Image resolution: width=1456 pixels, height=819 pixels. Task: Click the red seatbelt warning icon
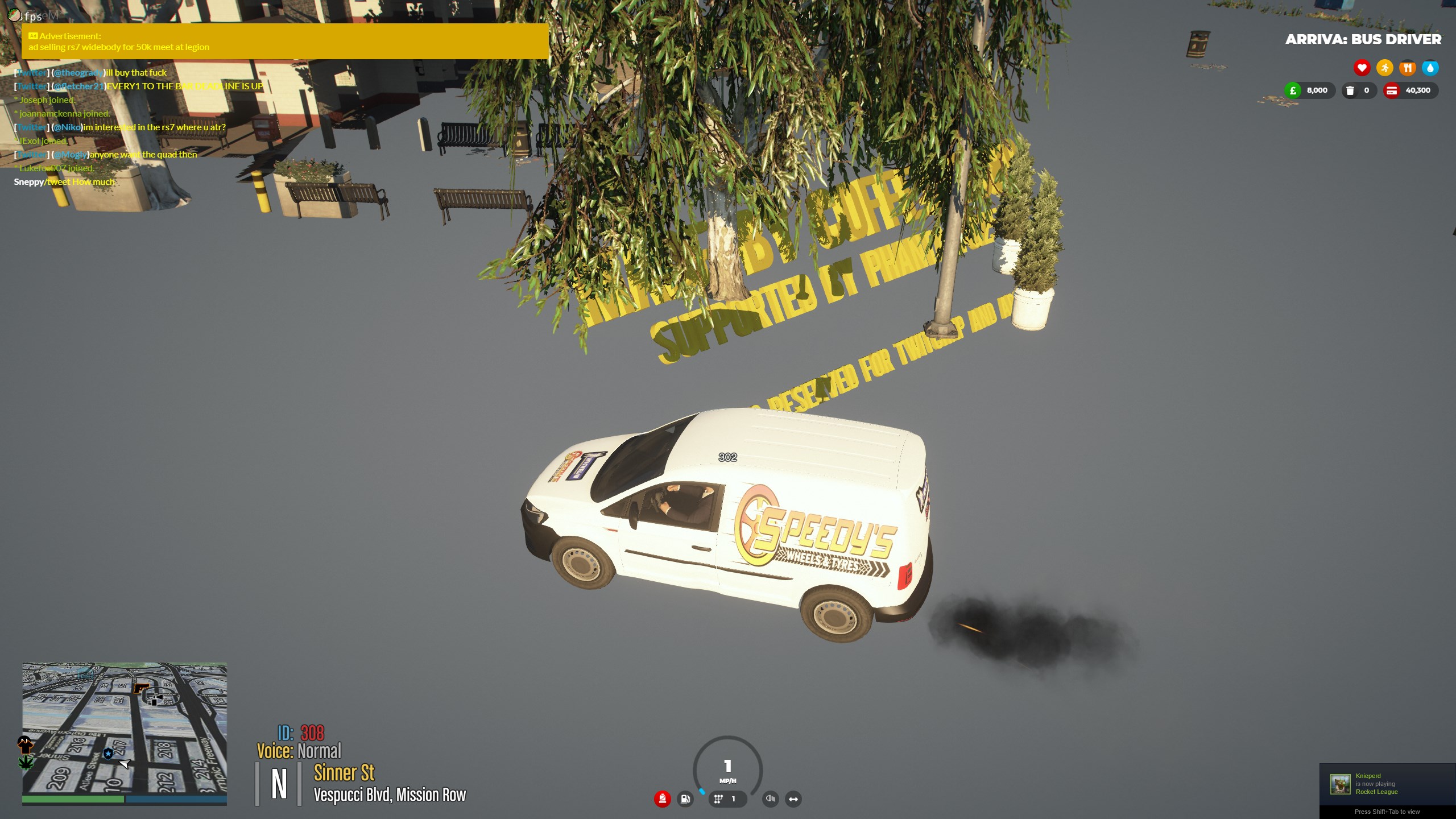(x=662, y=799)
